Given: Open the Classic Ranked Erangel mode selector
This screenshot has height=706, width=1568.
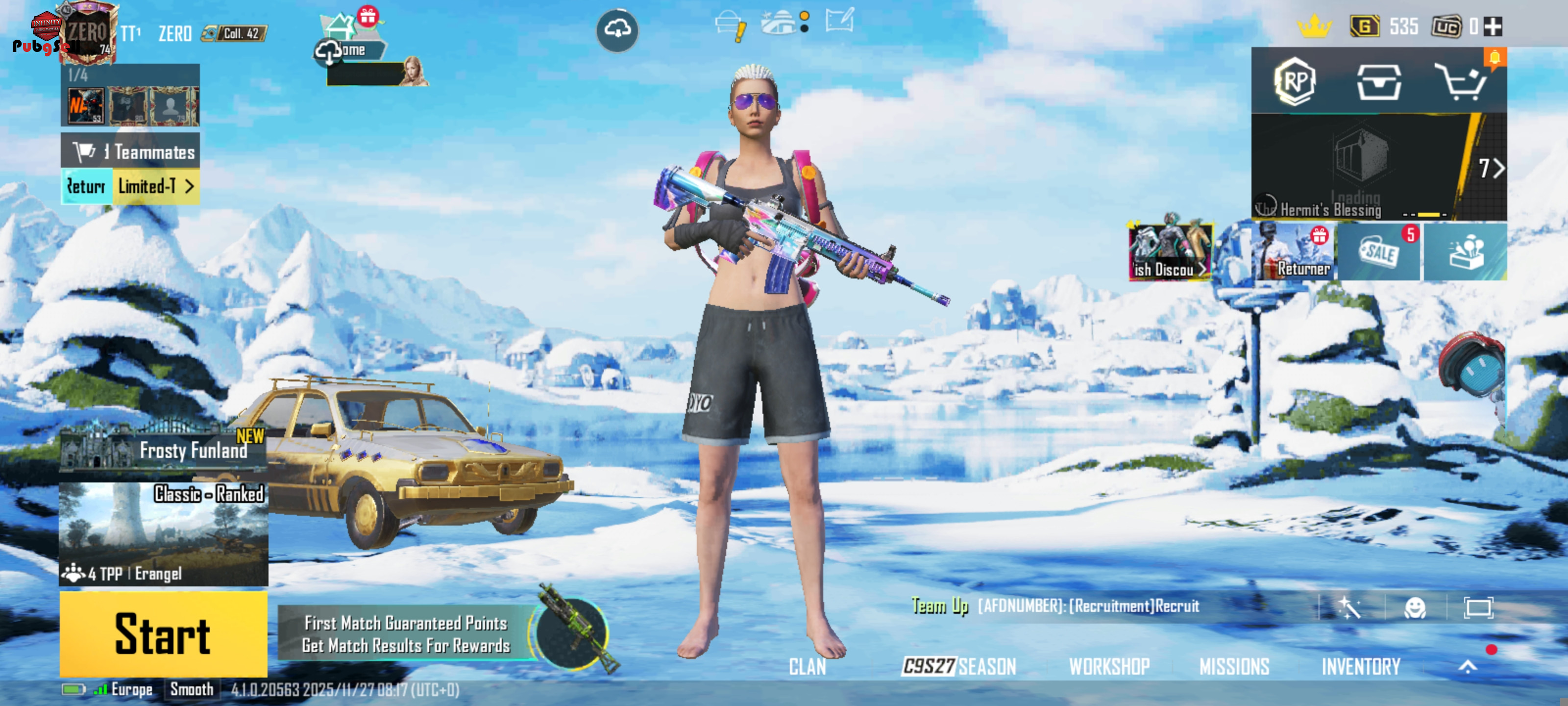Looking at the screenshot, I should (x=163, y=533).
